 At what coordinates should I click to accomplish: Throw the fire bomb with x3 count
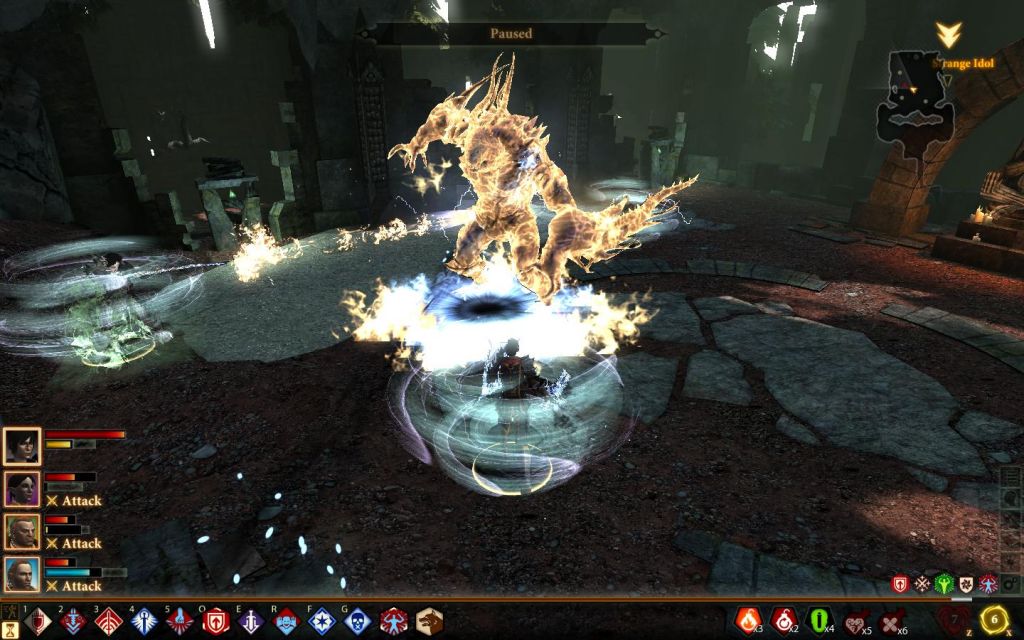[x=748, y=621]
